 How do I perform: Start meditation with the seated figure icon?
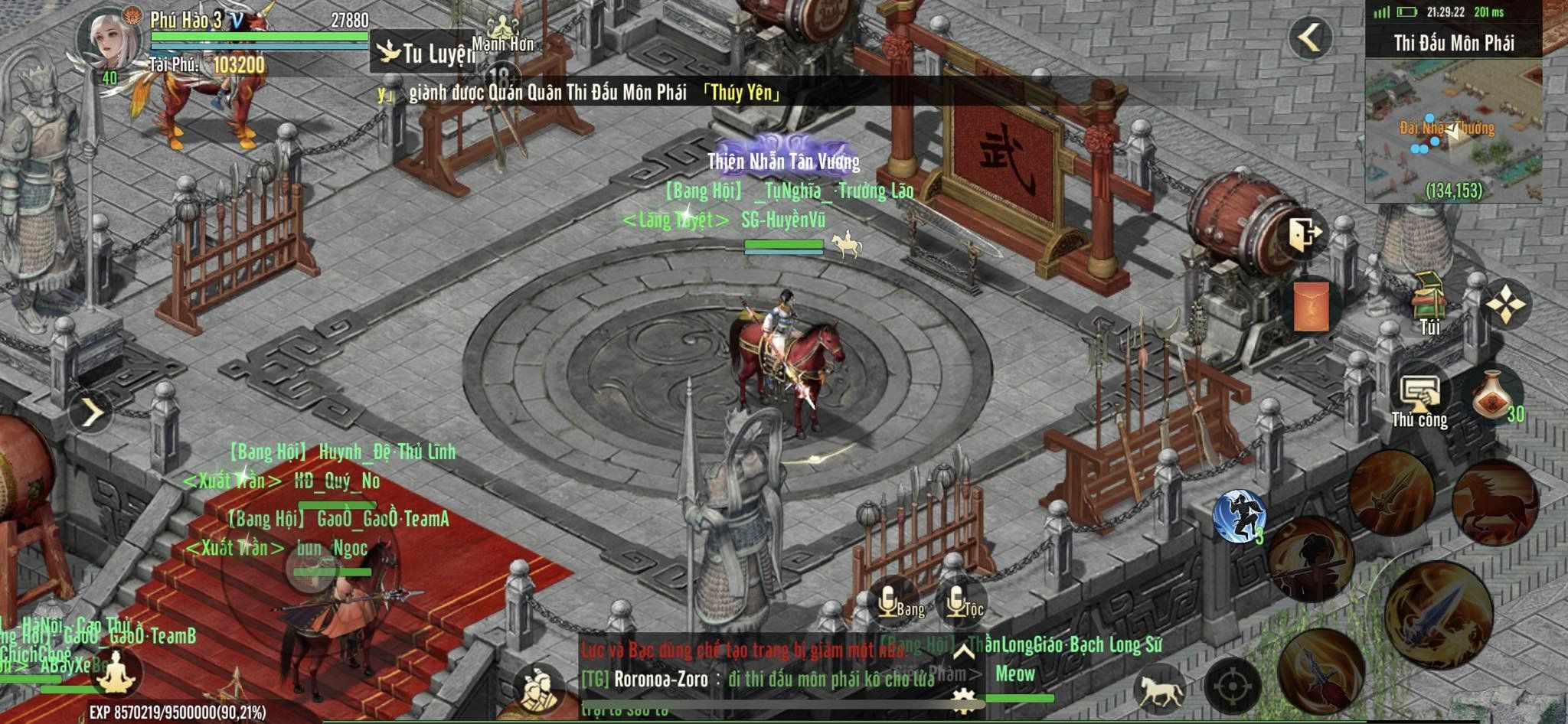coord(116,672)
